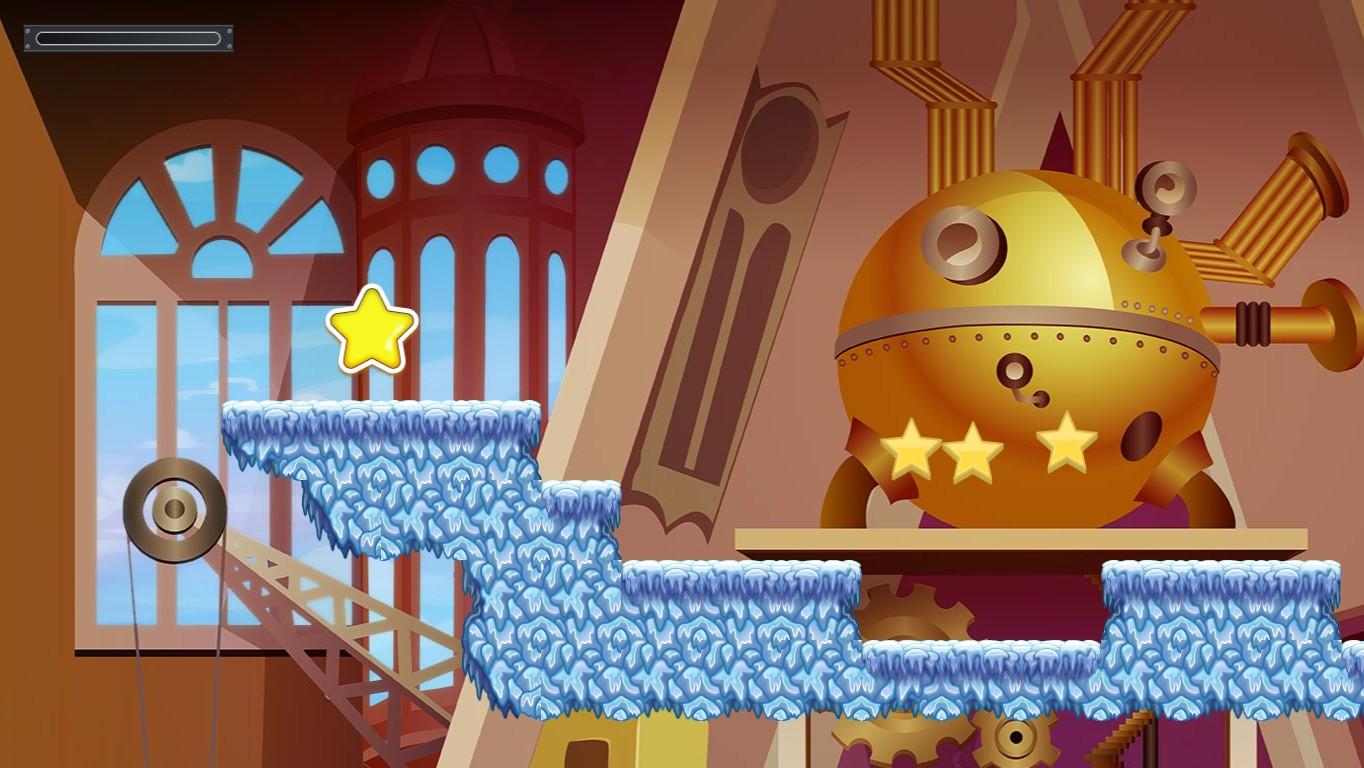This screenshot has height=768, width=1364.
Task: Click the health bar at the top left
Action: click(x=127, y=38)
